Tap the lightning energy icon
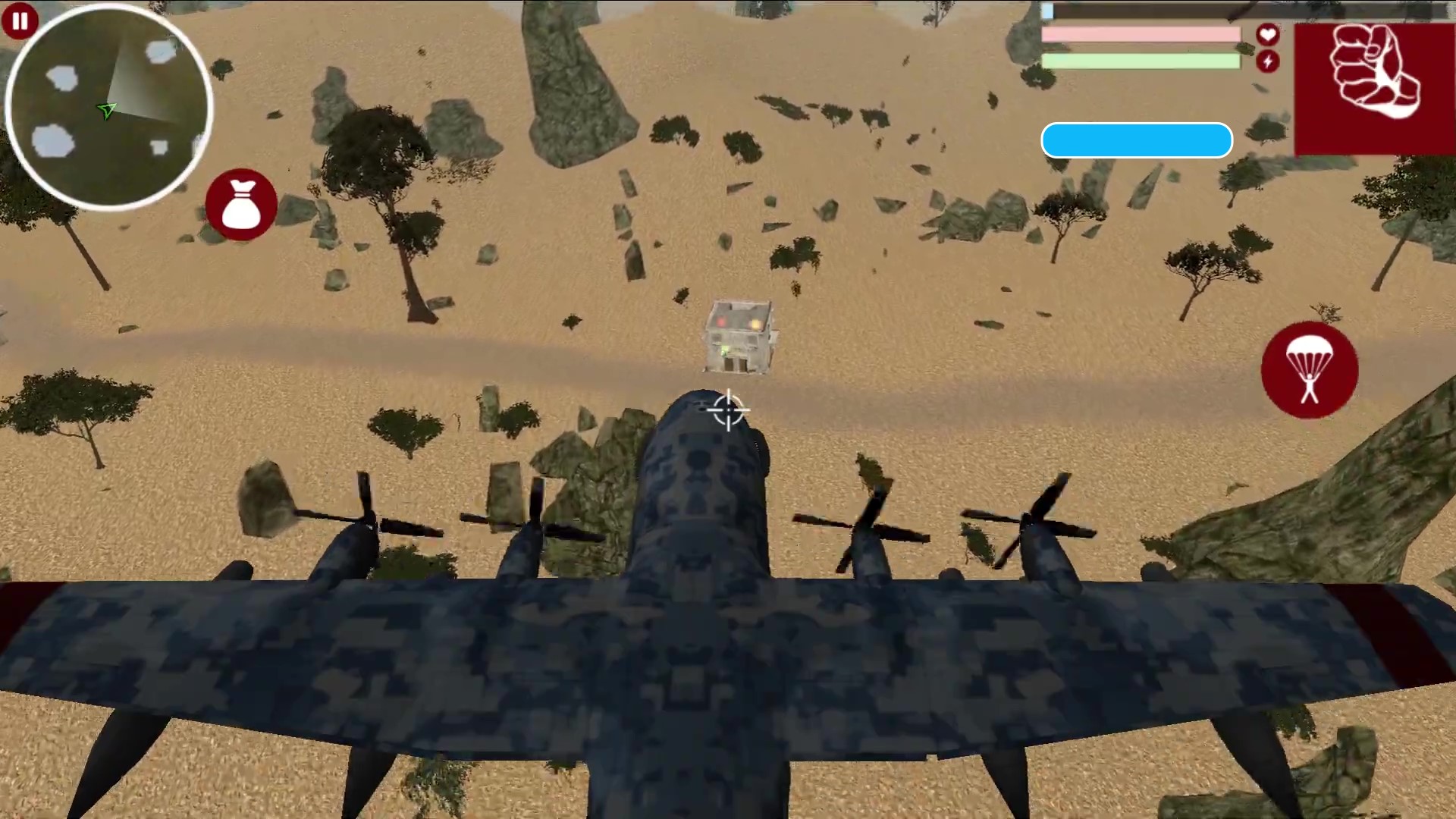 click(1268, 62)
